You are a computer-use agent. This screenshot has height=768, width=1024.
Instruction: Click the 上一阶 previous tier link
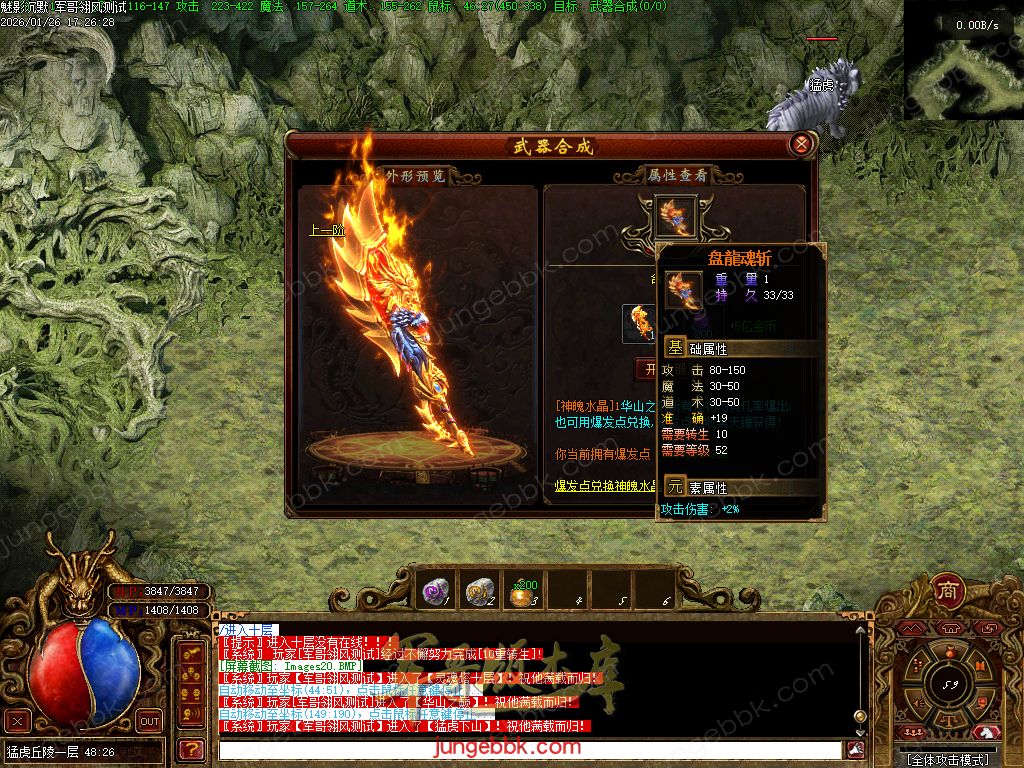327,229
